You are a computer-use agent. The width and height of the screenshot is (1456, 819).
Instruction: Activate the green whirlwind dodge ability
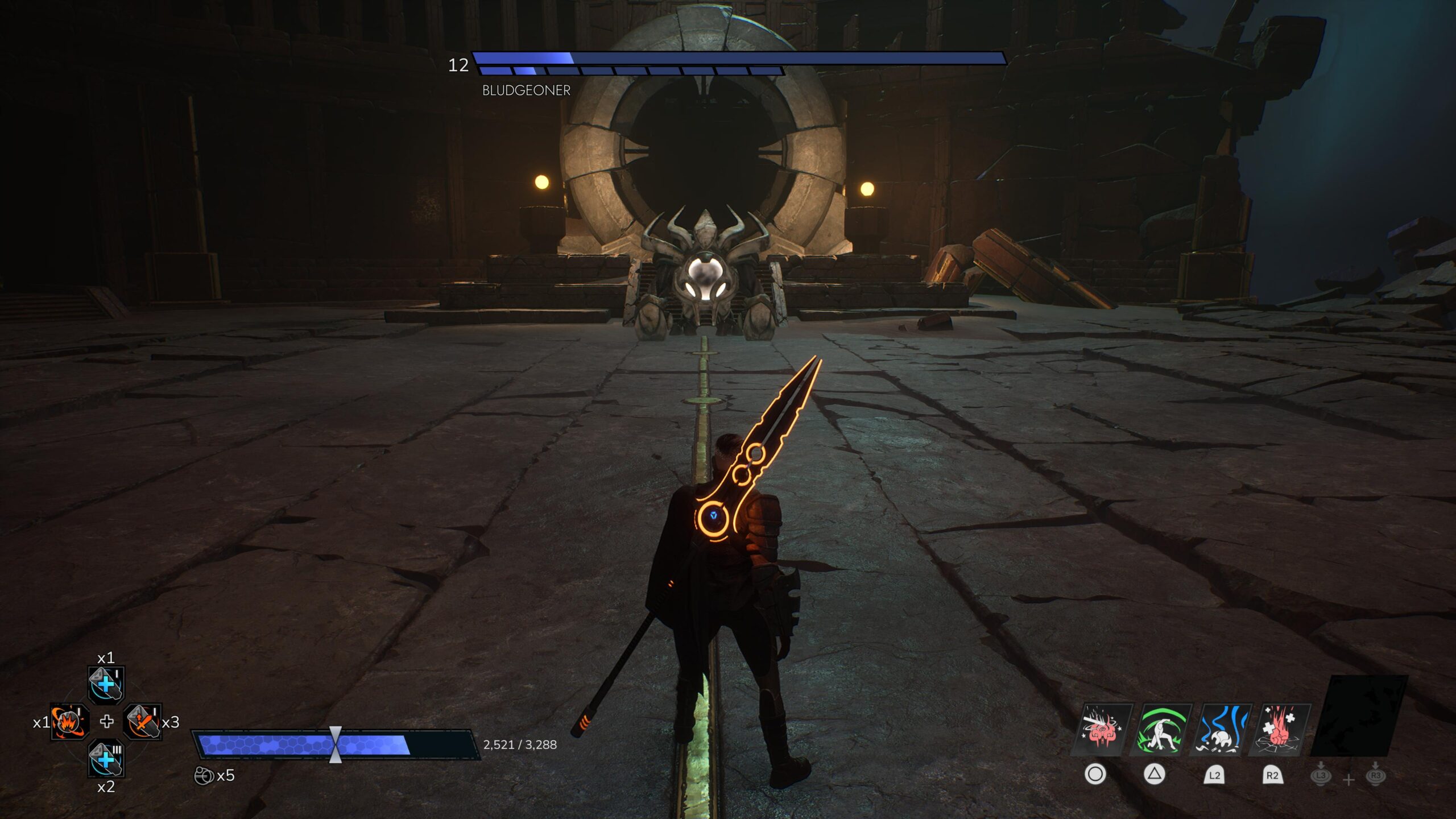pyautogui.click(x=1160, y=730)
